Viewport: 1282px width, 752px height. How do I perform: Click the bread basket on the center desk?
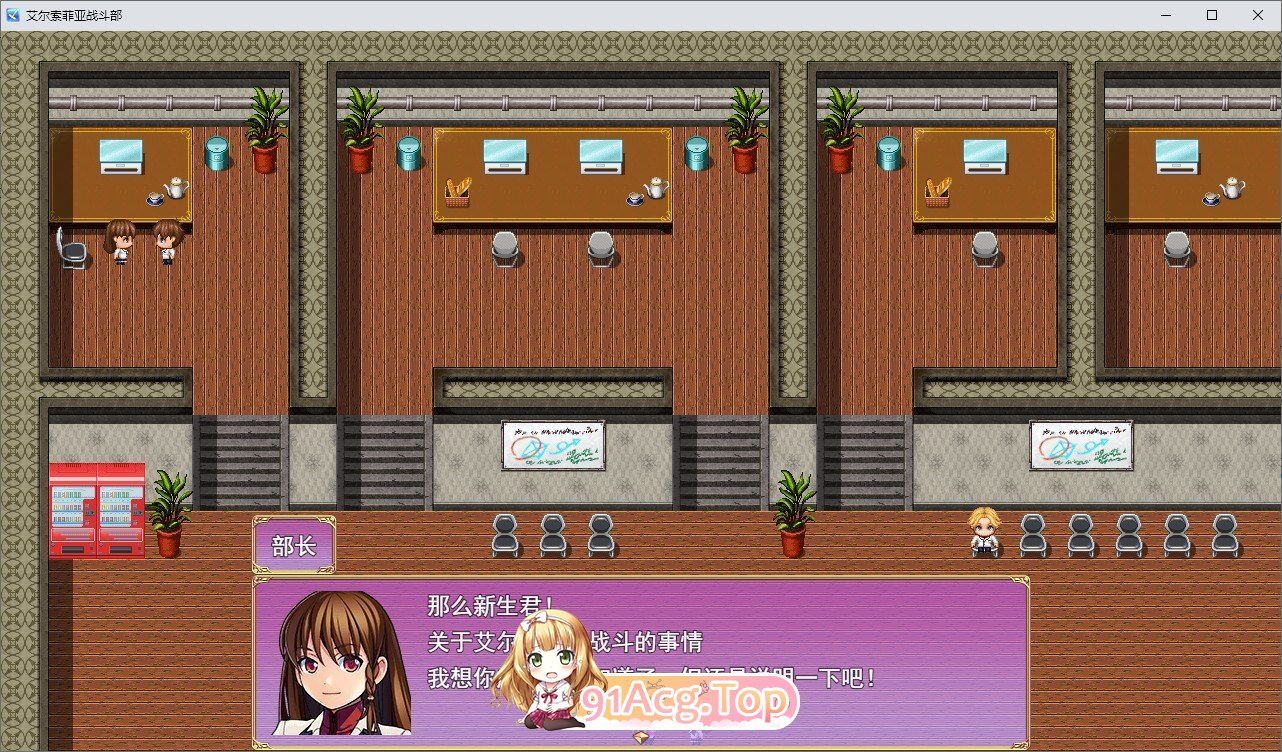coord(455,193)
